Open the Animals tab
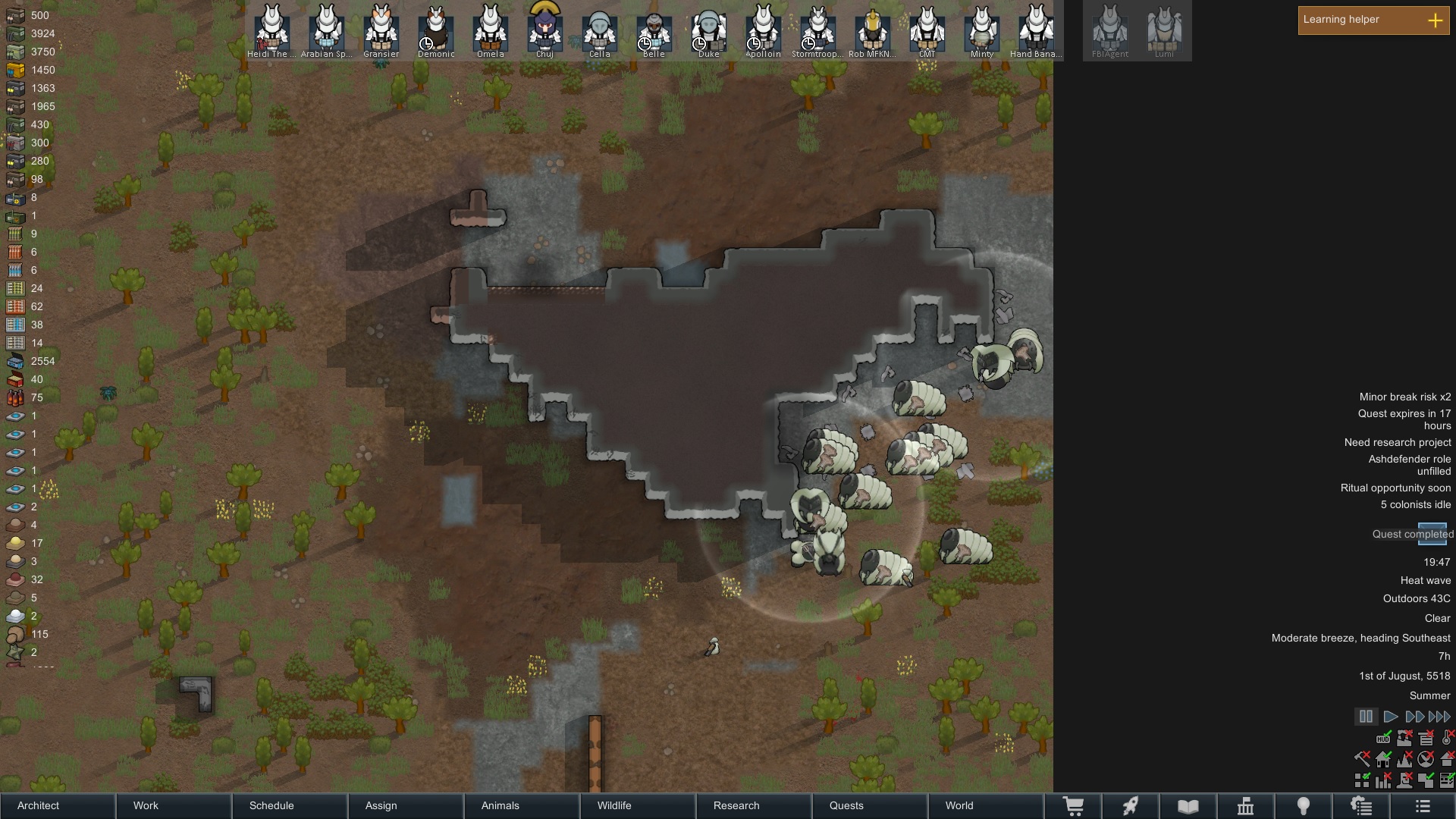 point(522,805)
